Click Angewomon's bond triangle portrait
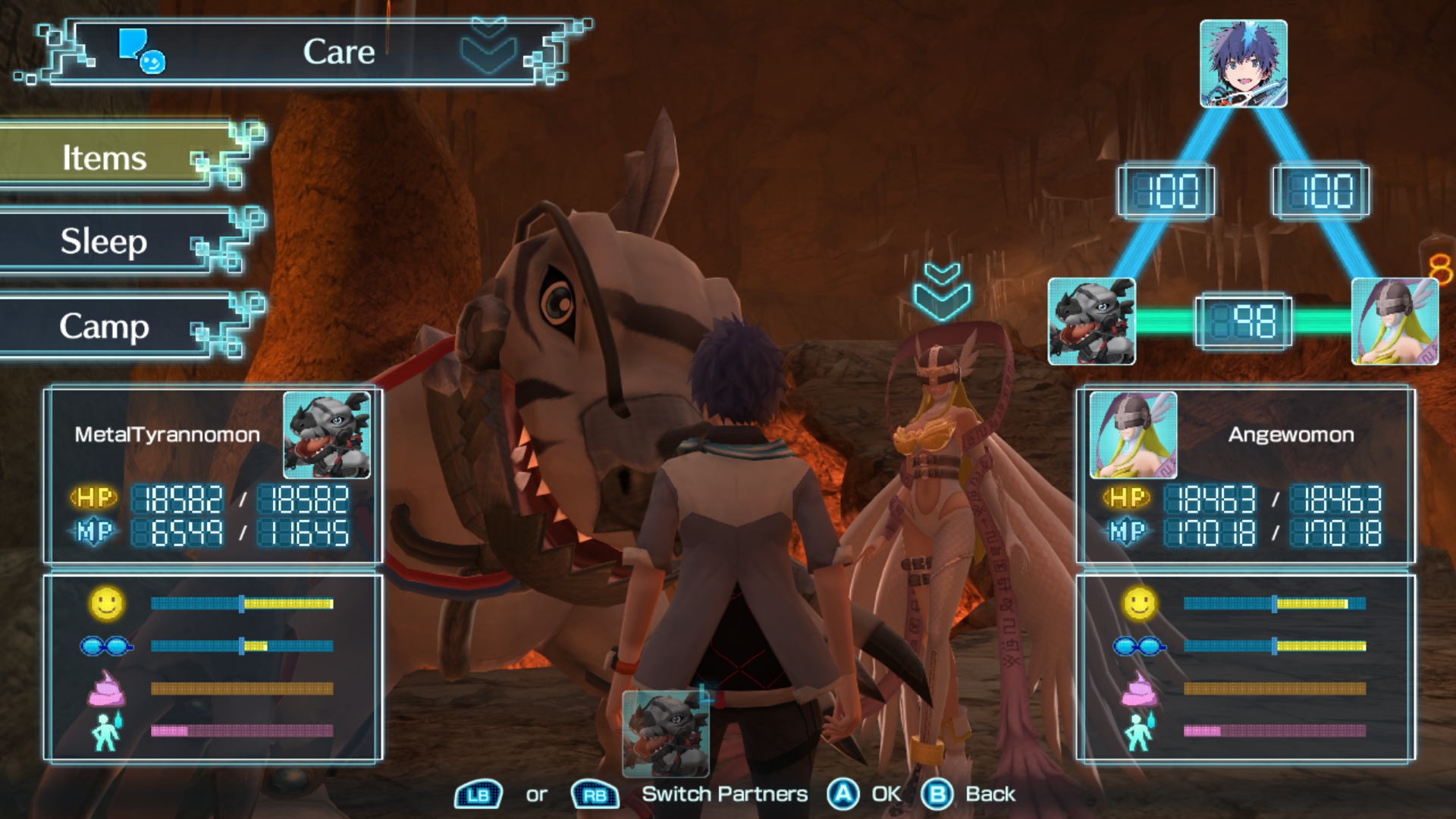The image size is (1456, 819). pos(1394,321)
